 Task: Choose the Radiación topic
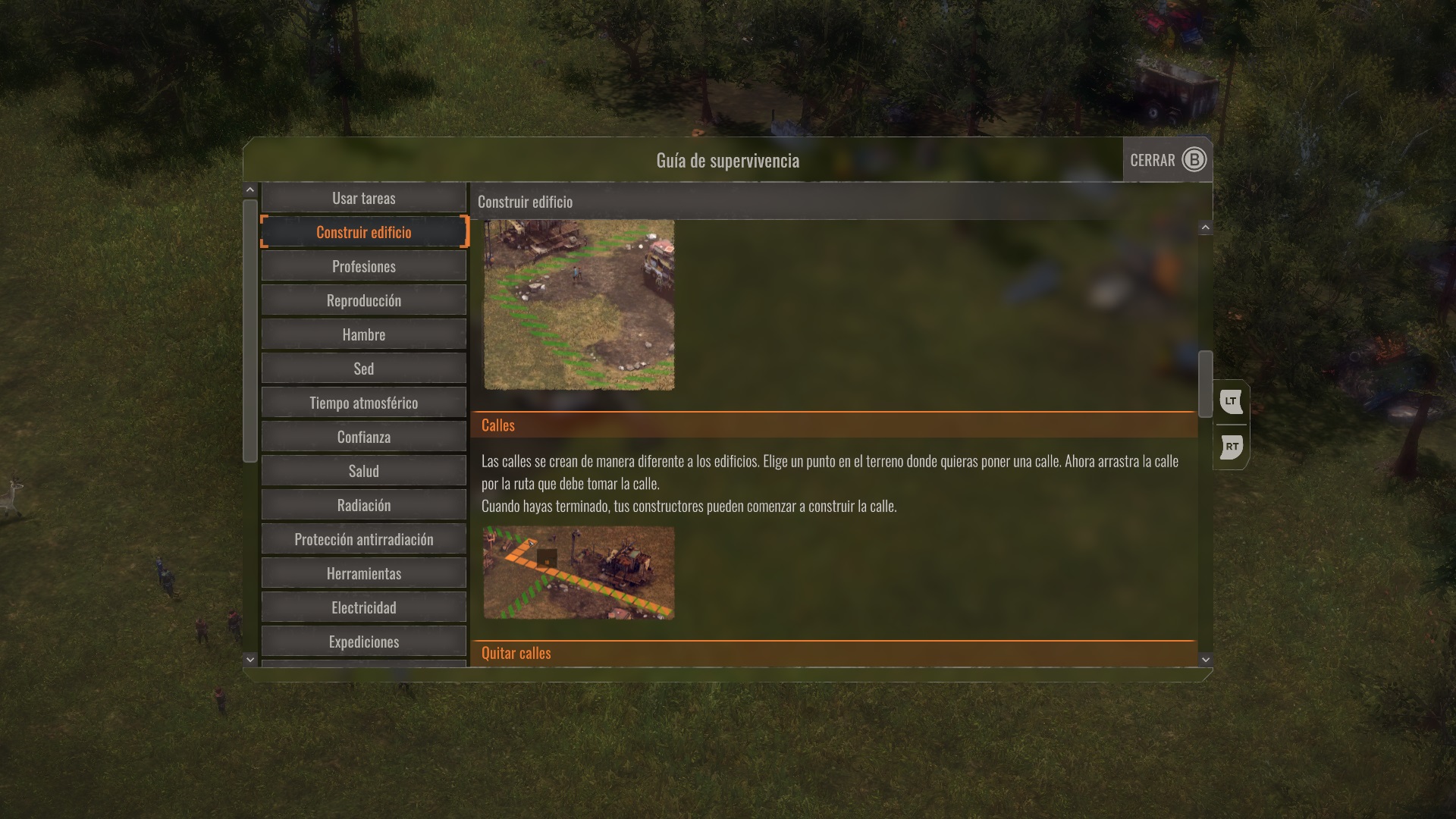tap(363, 505)
